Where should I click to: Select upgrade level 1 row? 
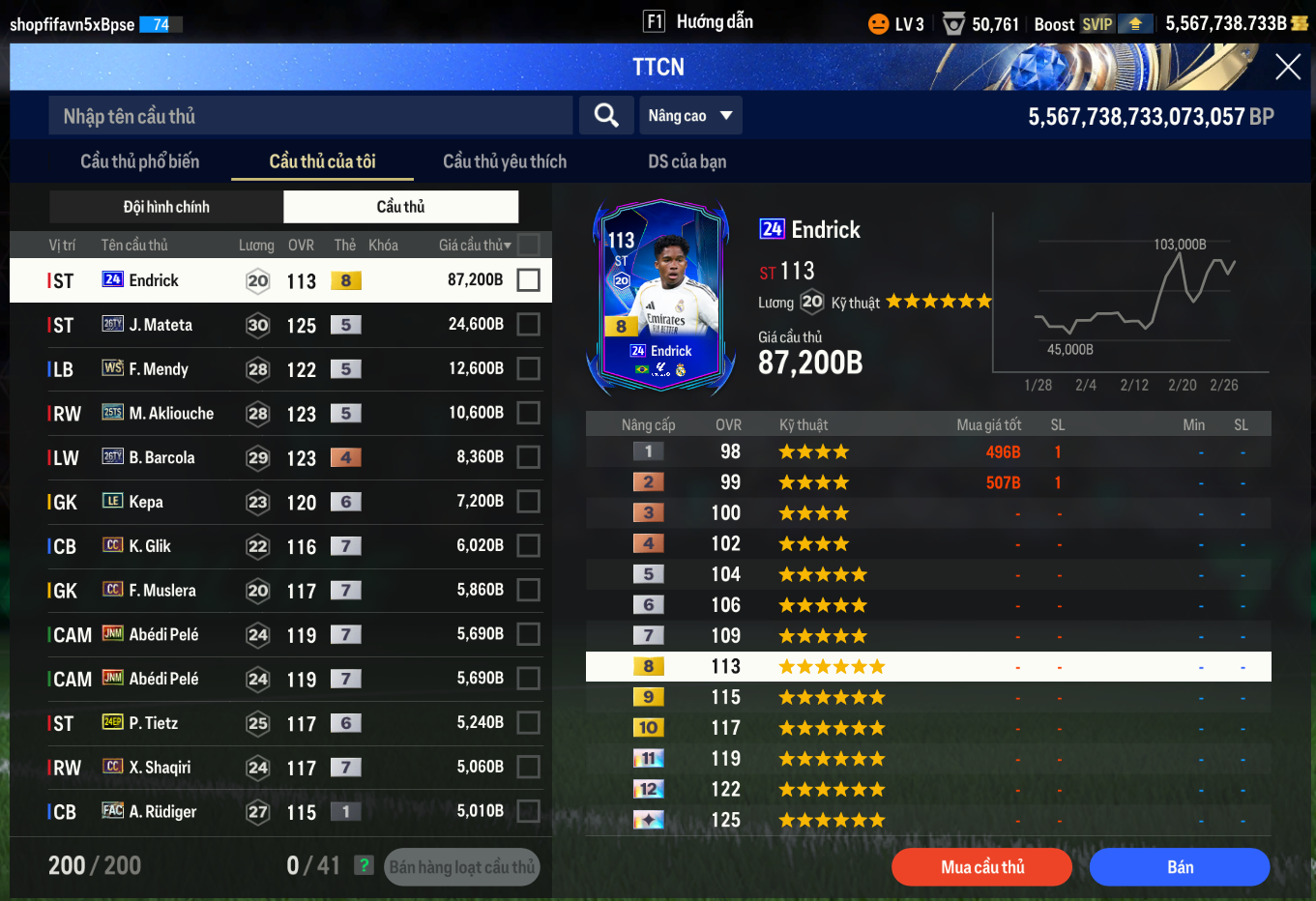(928, 451)
